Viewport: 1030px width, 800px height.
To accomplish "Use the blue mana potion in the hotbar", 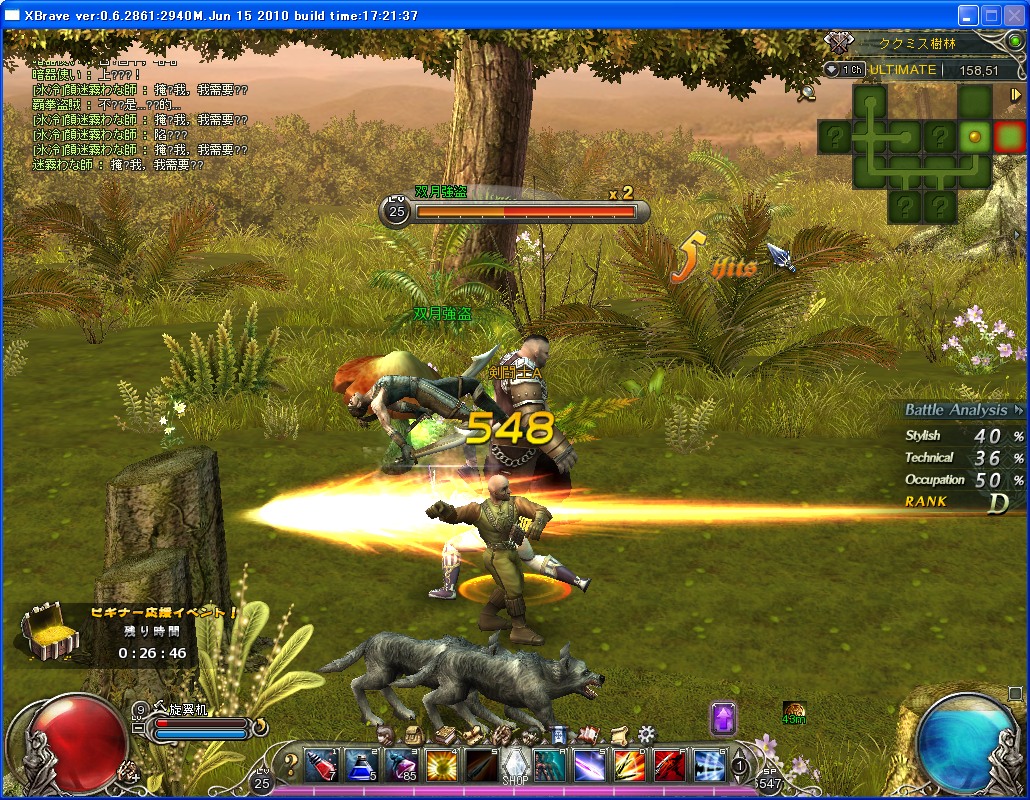I will 360,765.
